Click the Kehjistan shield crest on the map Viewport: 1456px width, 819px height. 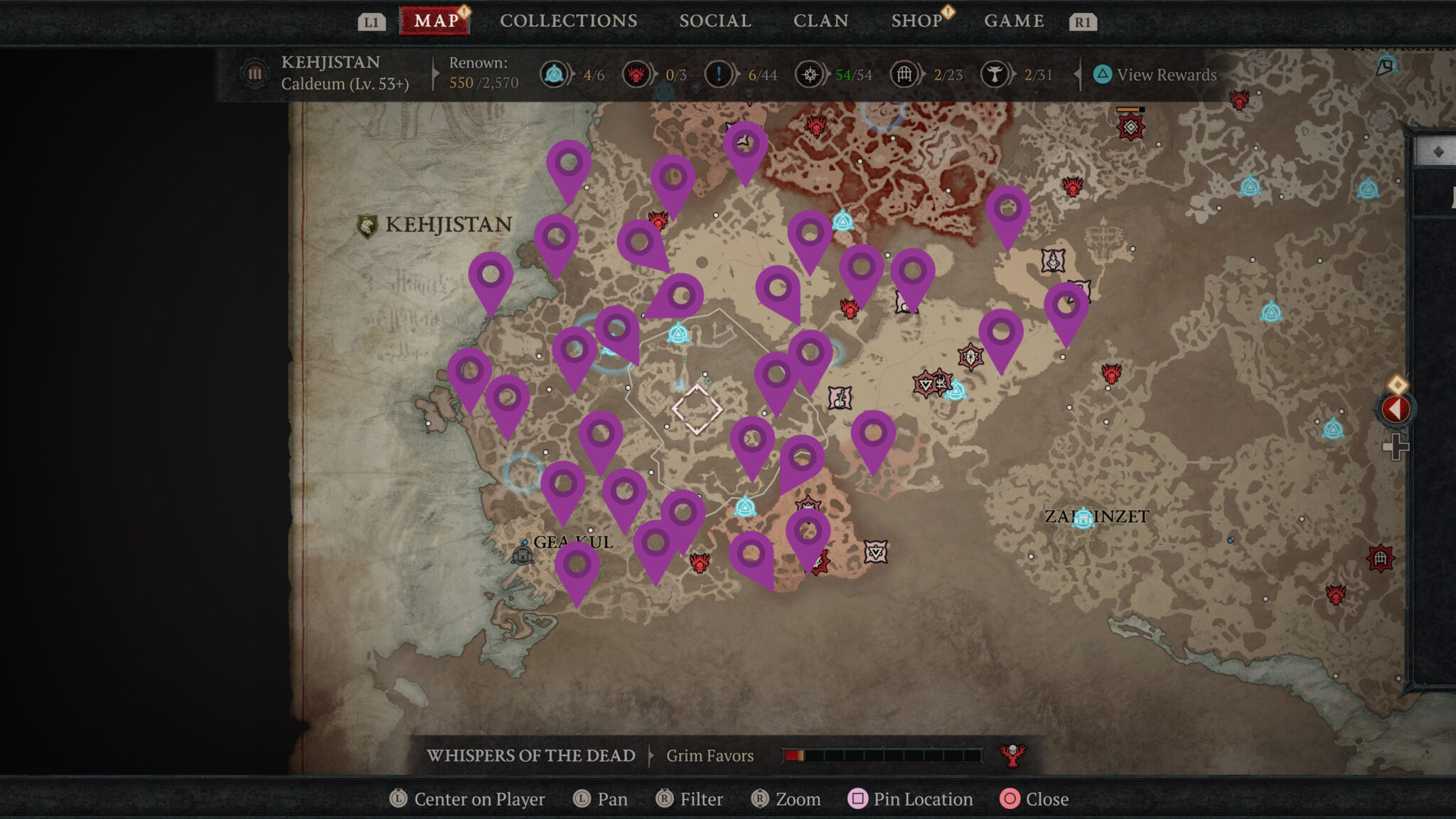point(367,224)
